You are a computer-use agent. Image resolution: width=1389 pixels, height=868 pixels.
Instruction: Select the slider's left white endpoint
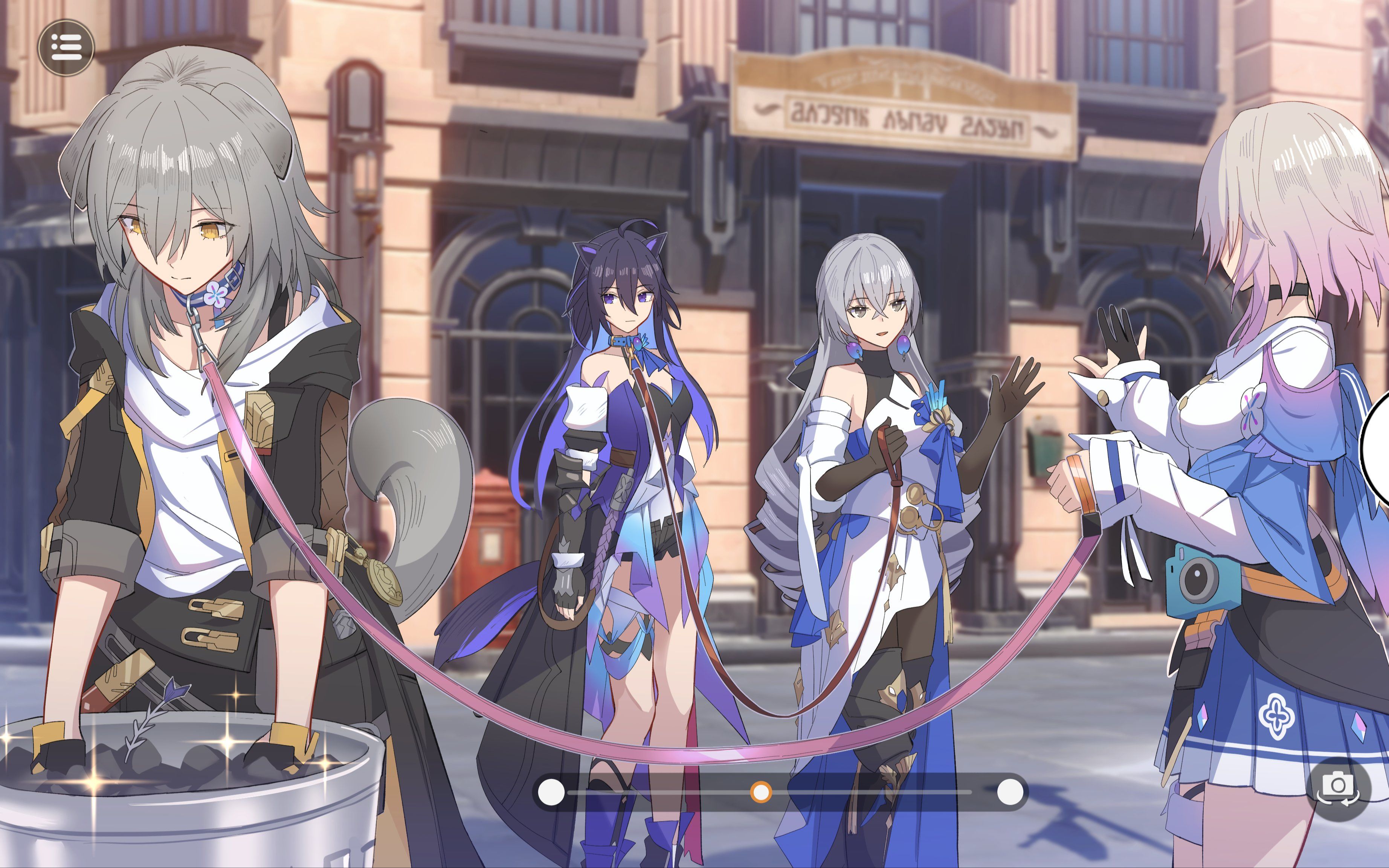(x=551, y=792)
